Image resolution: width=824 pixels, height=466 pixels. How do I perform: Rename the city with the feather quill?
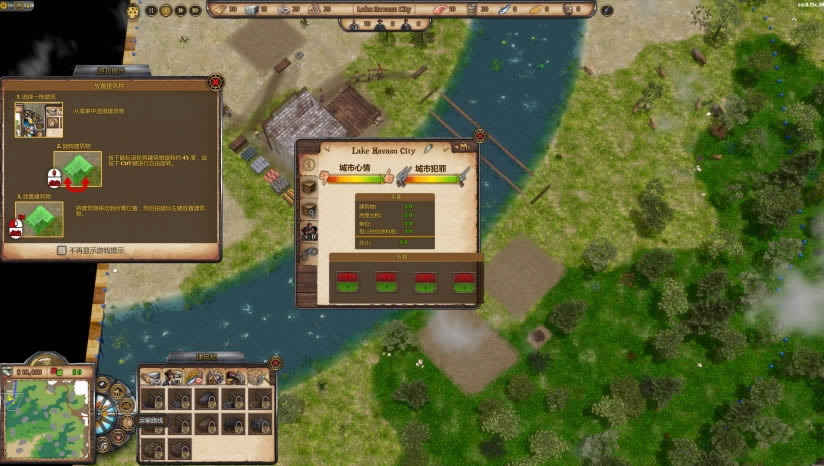[427, 150]
